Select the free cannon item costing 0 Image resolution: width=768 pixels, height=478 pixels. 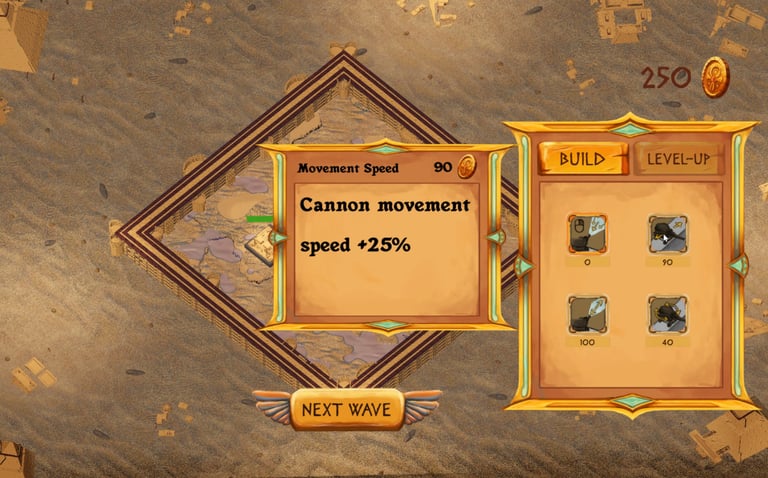[587, 233]
